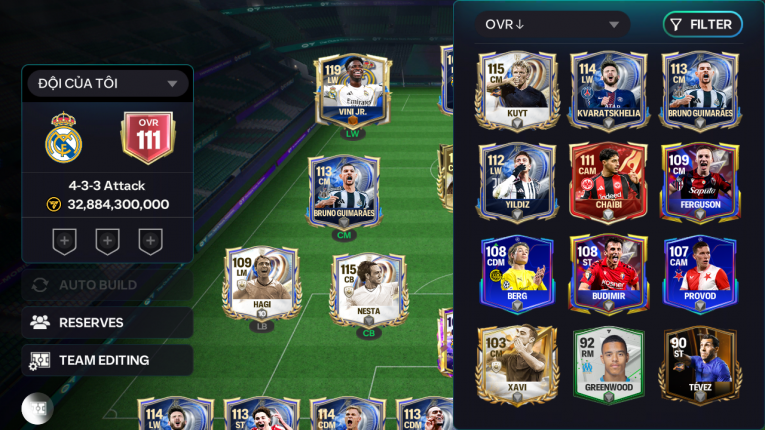Select Vini Jr. in the lineup
The height and width of the screenshot is (430, 765).
point(352,92)
